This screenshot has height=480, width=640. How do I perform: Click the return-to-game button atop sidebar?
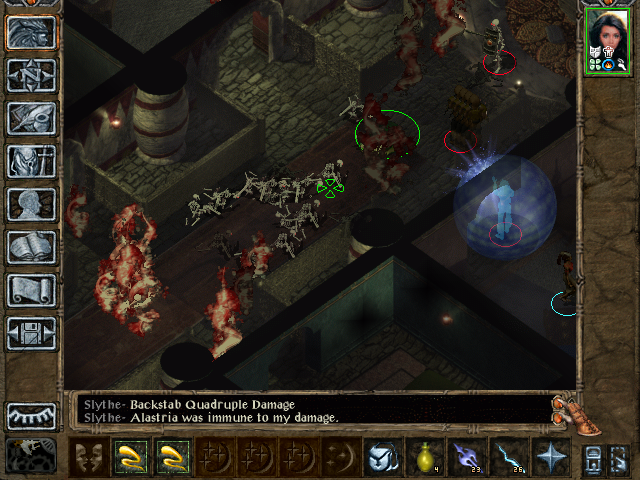tap(32, 32)
